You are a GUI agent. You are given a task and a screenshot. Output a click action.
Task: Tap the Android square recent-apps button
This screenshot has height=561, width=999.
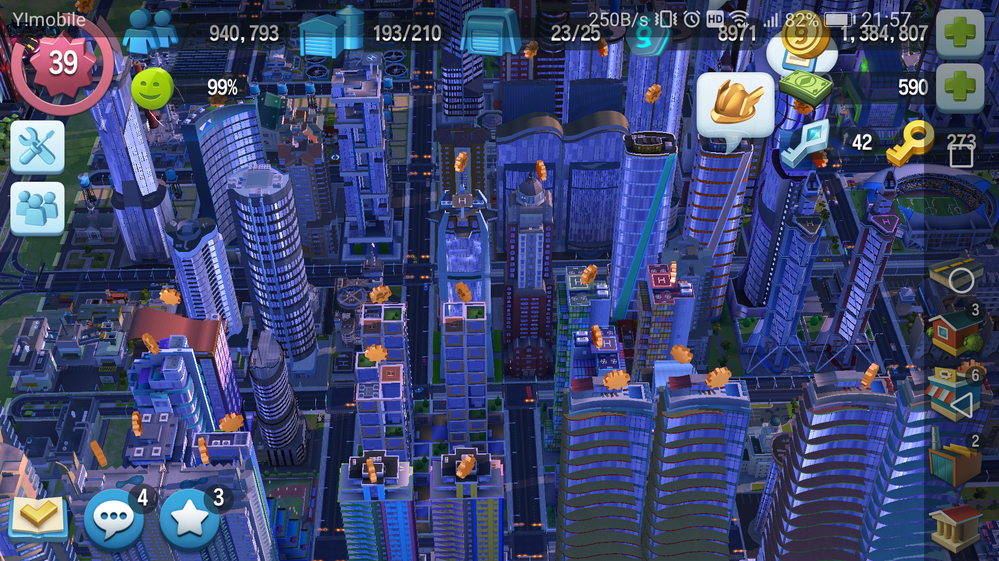(960, 155)
